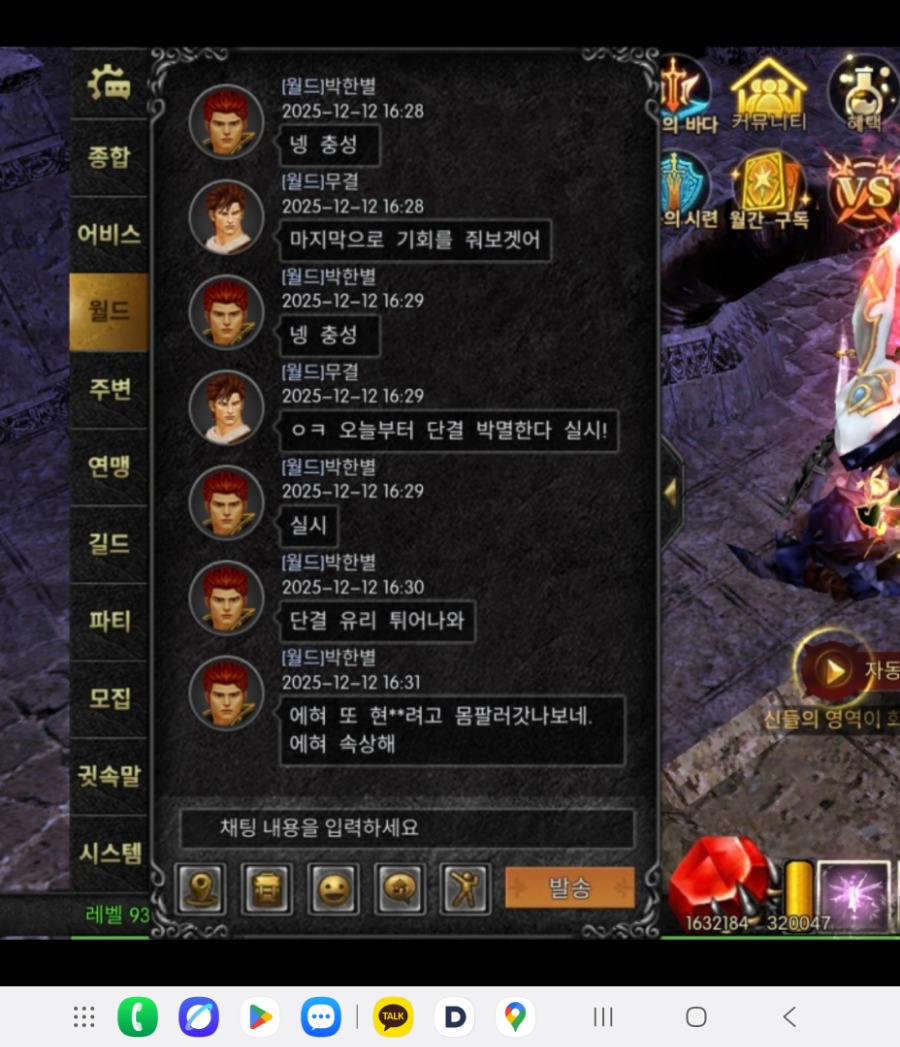View the 시스템 message tab
This screenshot has width=900, height=1047.
[109, 852]
